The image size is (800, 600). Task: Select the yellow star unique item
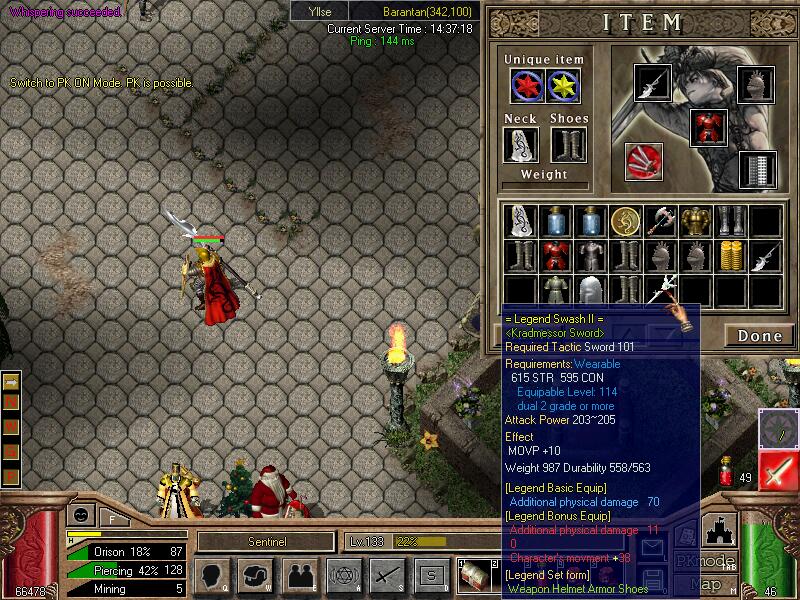562,87
